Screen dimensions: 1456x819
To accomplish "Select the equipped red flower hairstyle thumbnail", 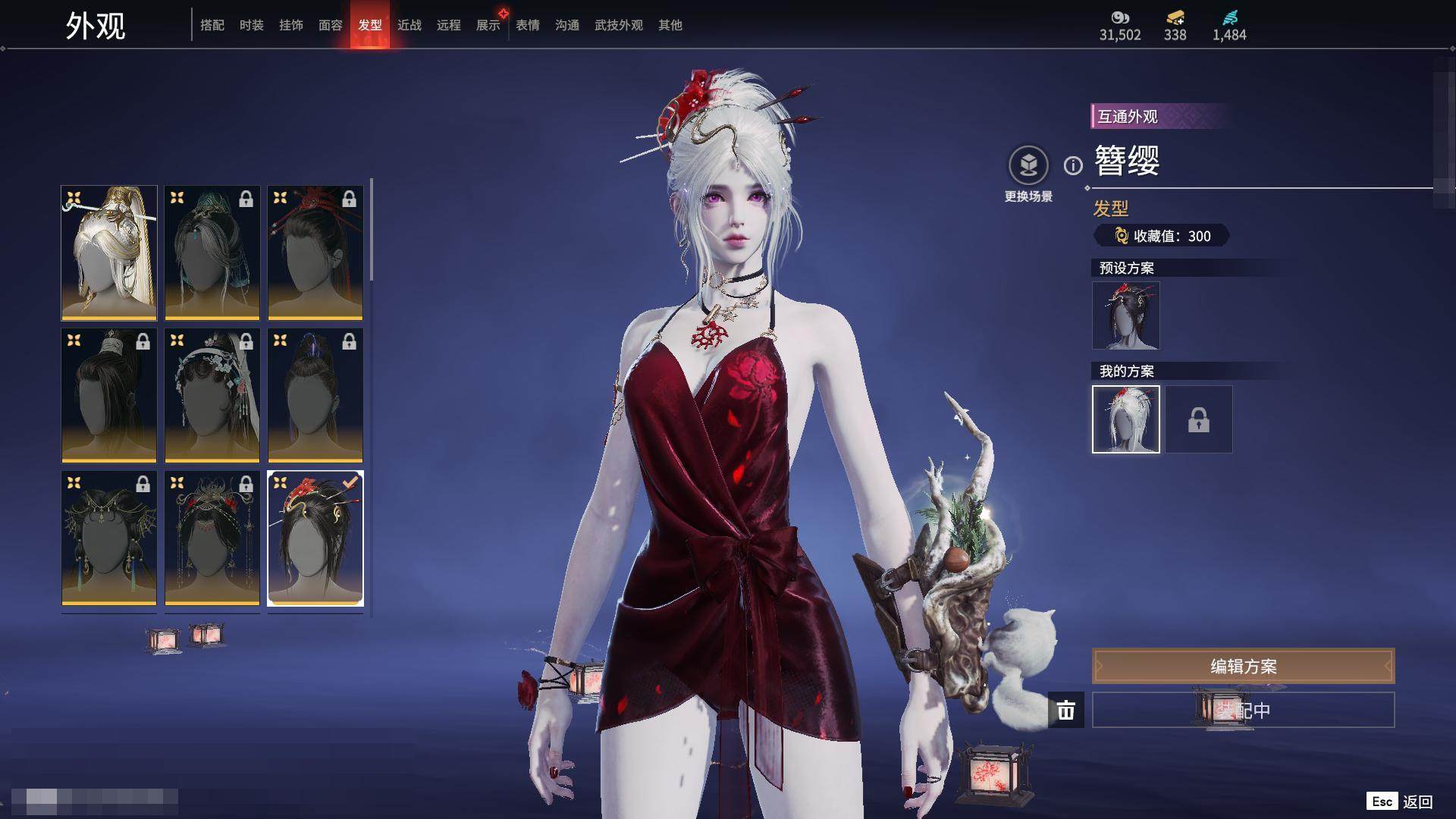I will [x=315, y=538].
